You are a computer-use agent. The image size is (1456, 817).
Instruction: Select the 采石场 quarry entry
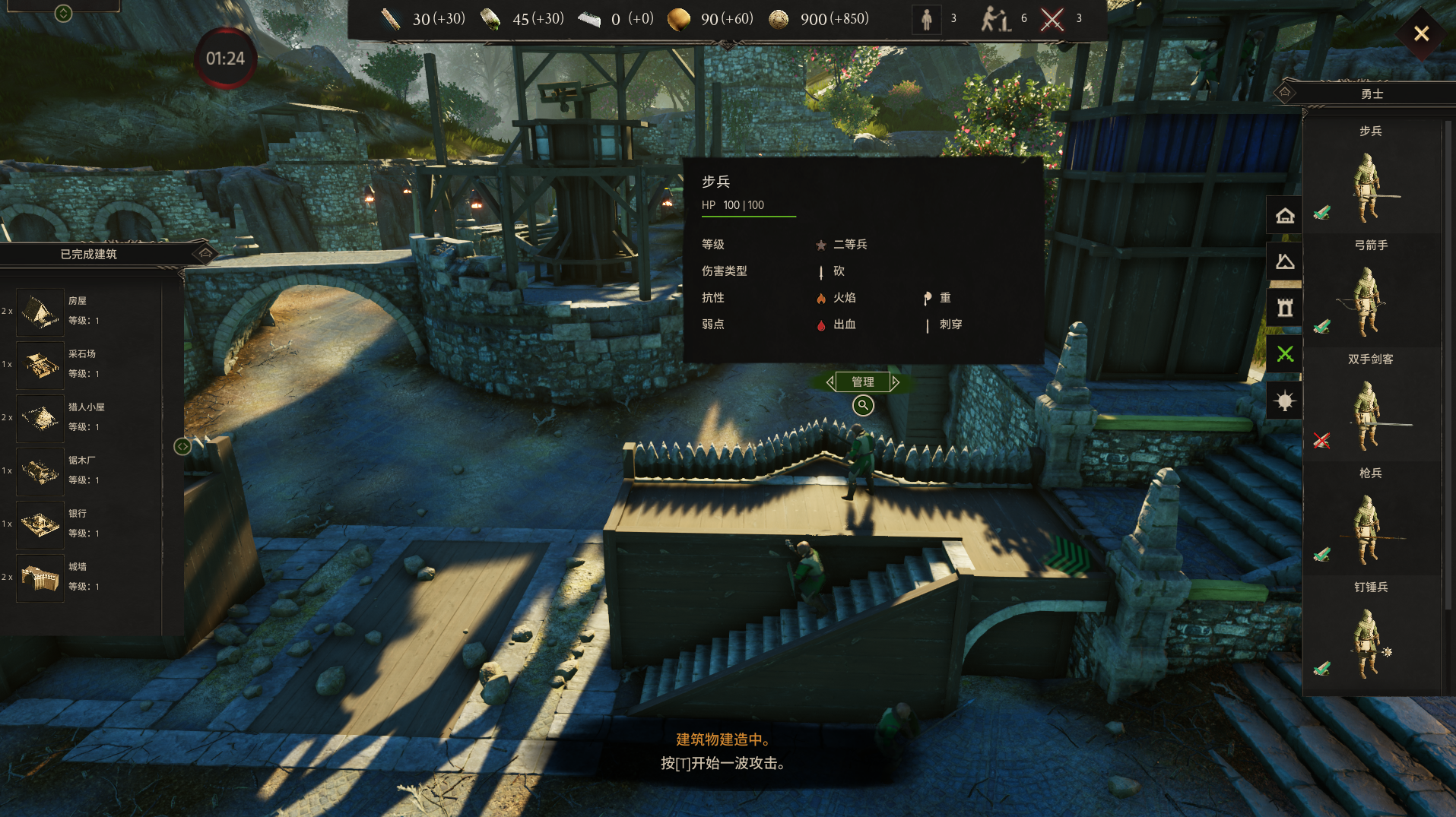[x=41, y=364]
